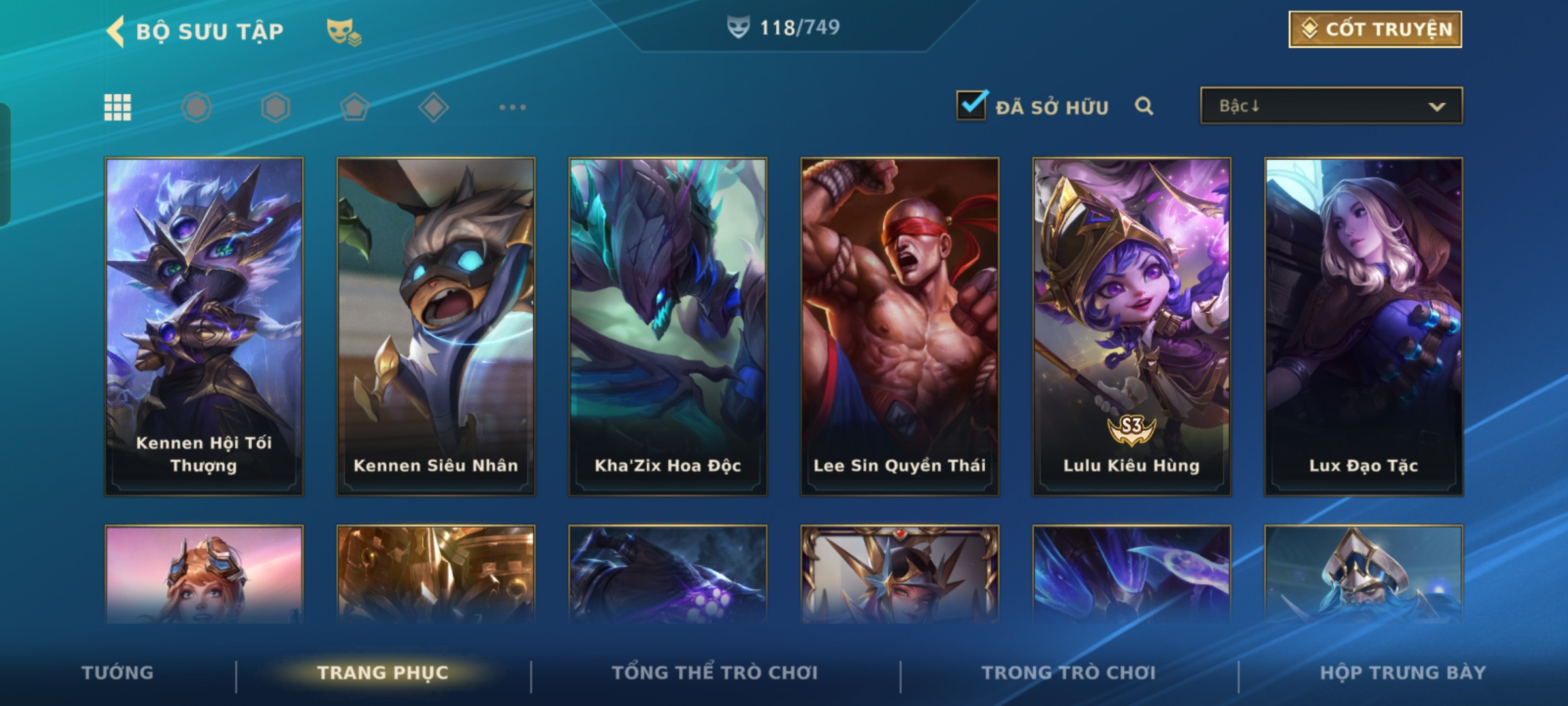1568x706 pixels.
Task: Select the all-skins grid filter
Action: point(118,107)
